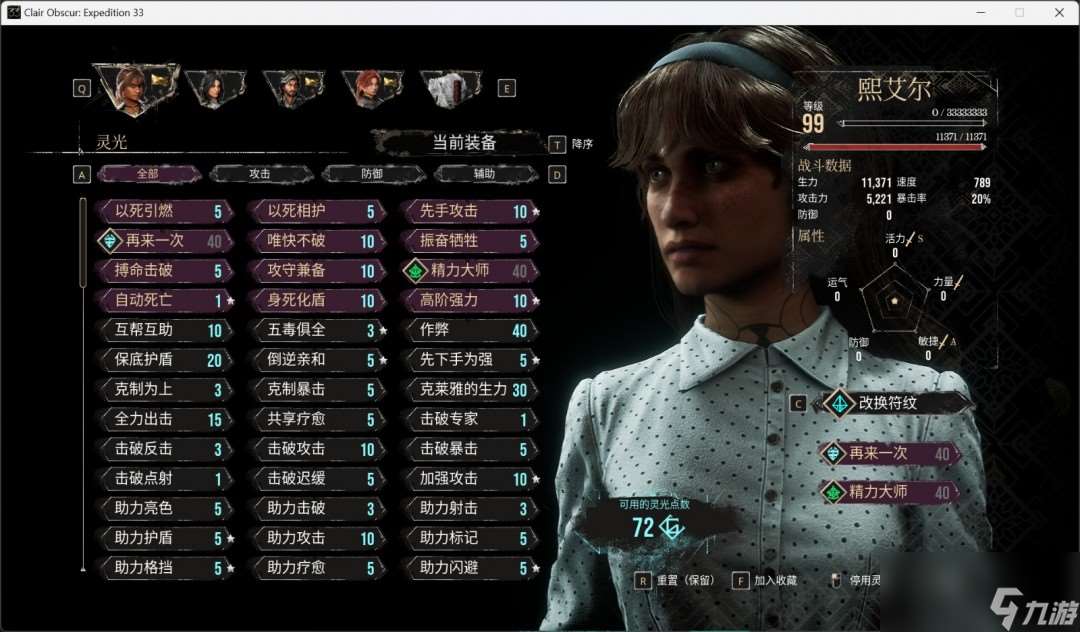Open the 当前装备 sort dropdown
Screen dimensions: 1080x632
tap(463, 143)
